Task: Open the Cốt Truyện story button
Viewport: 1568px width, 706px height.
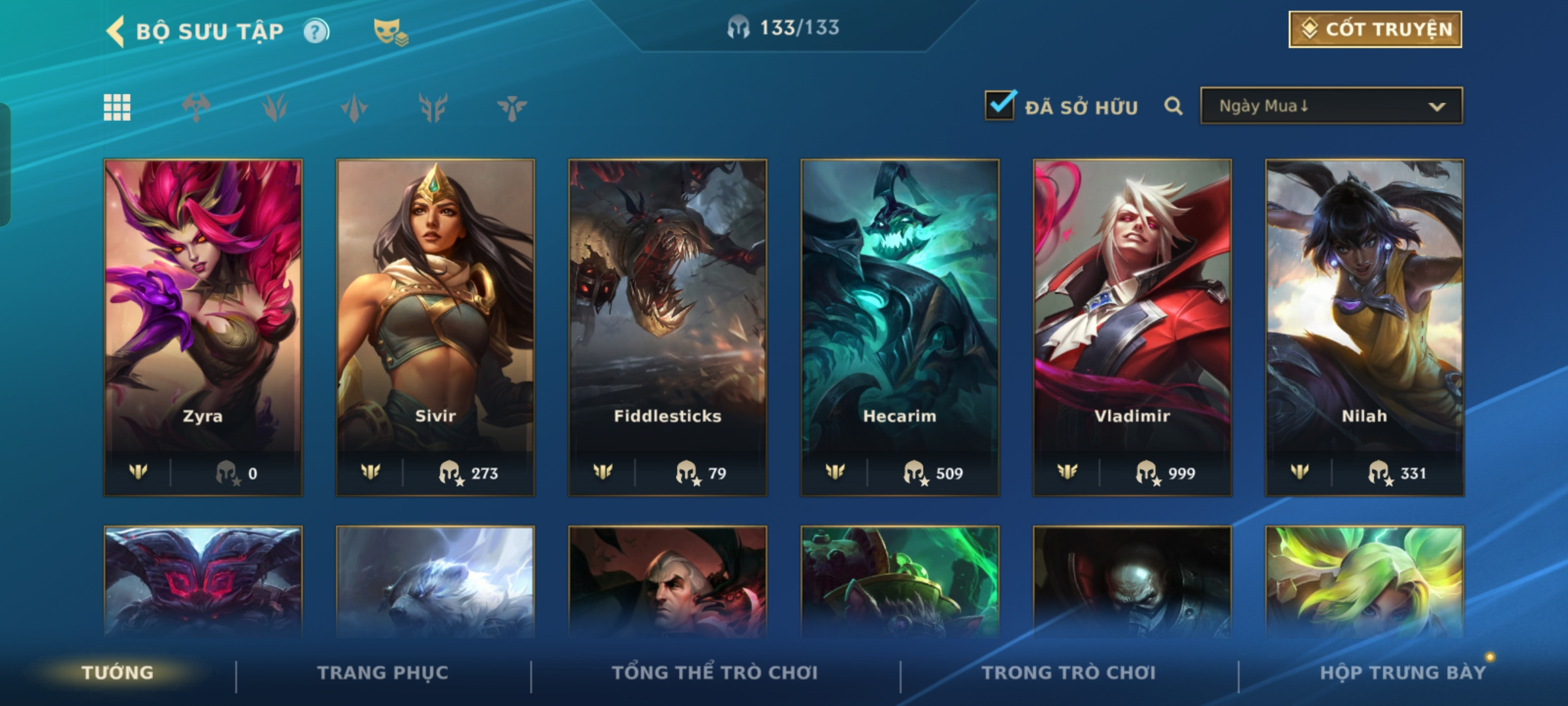Action: click(x=1375, y=29)
